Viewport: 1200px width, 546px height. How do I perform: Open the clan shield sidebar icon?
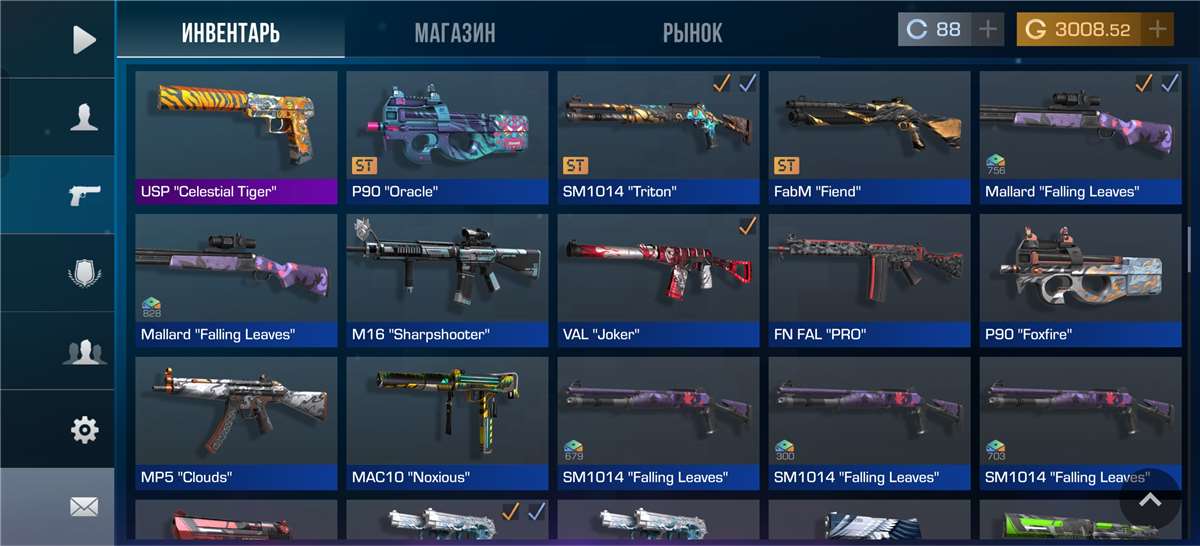pyautogui.click(x=84, y=273)
